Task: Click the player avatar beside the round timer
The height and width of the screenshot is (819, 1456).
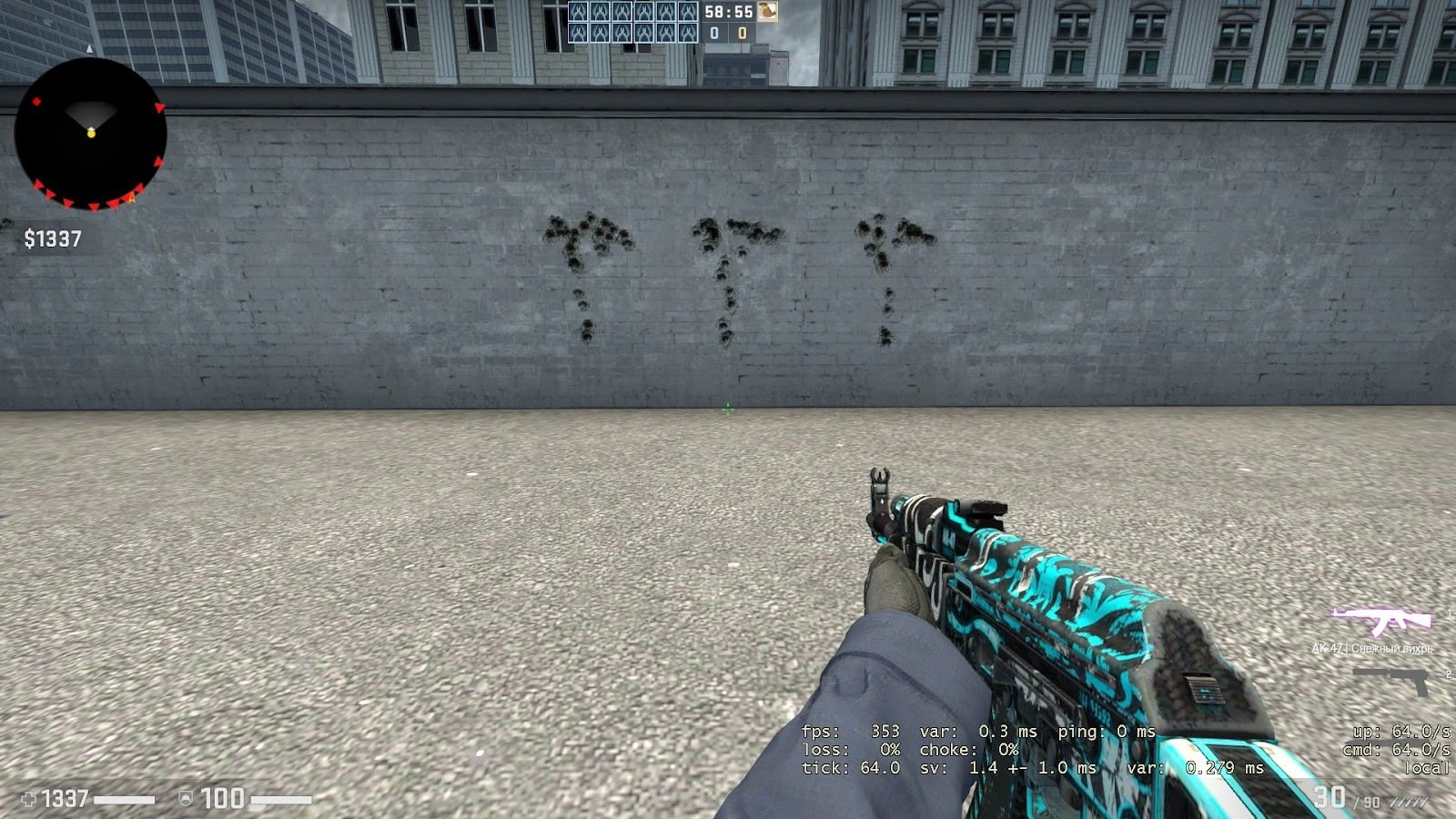Action: coord(768,12)
